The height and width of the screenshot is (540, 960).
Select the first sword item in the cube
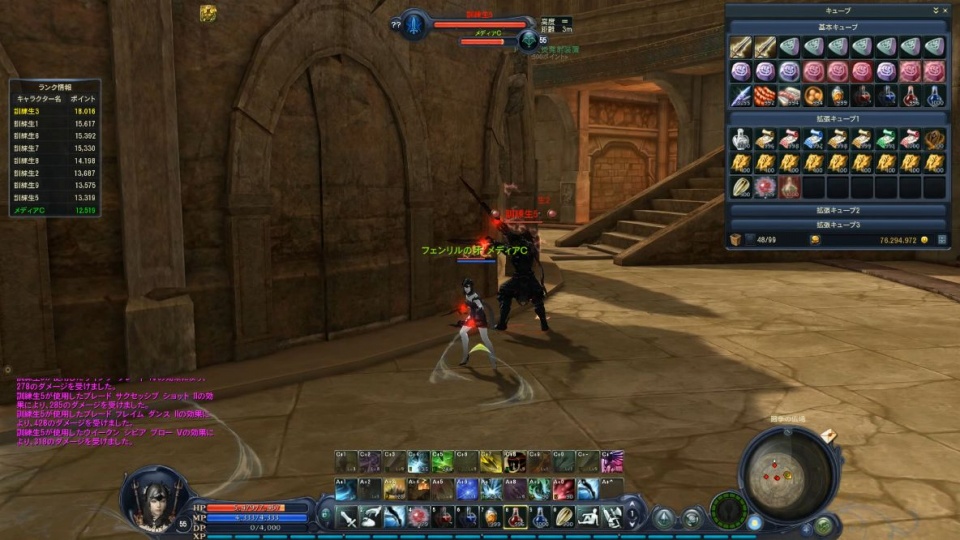[740, 47]
